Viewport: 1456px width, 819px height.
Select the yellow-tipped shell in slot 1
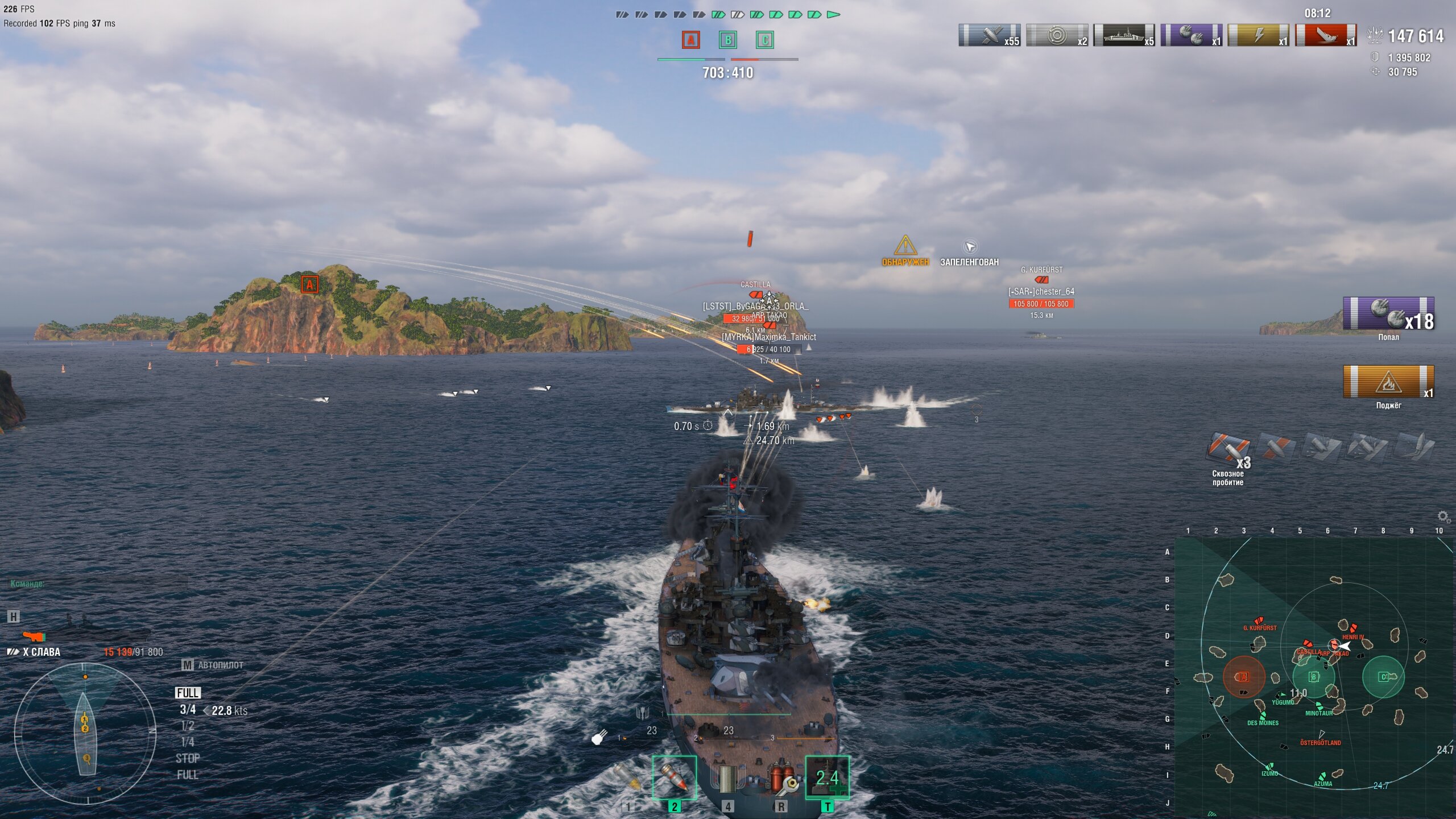(628, 779)
